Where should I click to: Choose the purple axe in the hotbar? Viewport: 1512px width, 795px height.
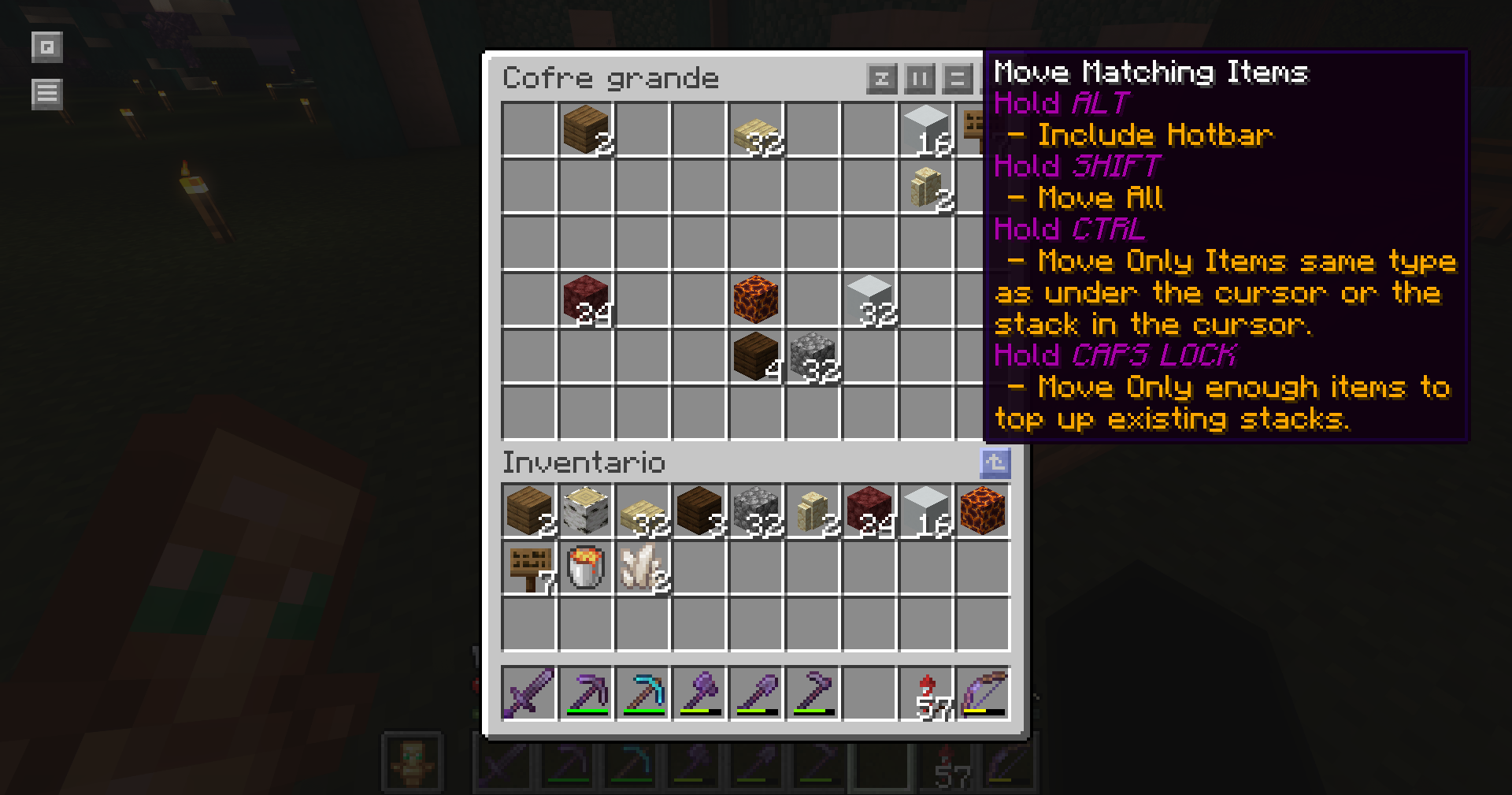pos(699,694)
